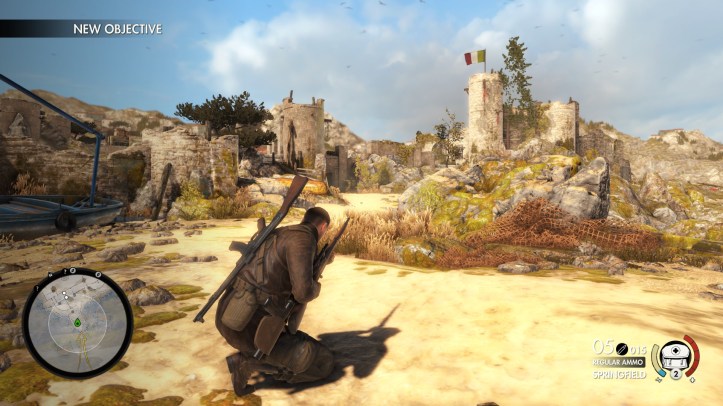
Task: Select the Springfield weapon name
Action: click(x=620, y=375)
